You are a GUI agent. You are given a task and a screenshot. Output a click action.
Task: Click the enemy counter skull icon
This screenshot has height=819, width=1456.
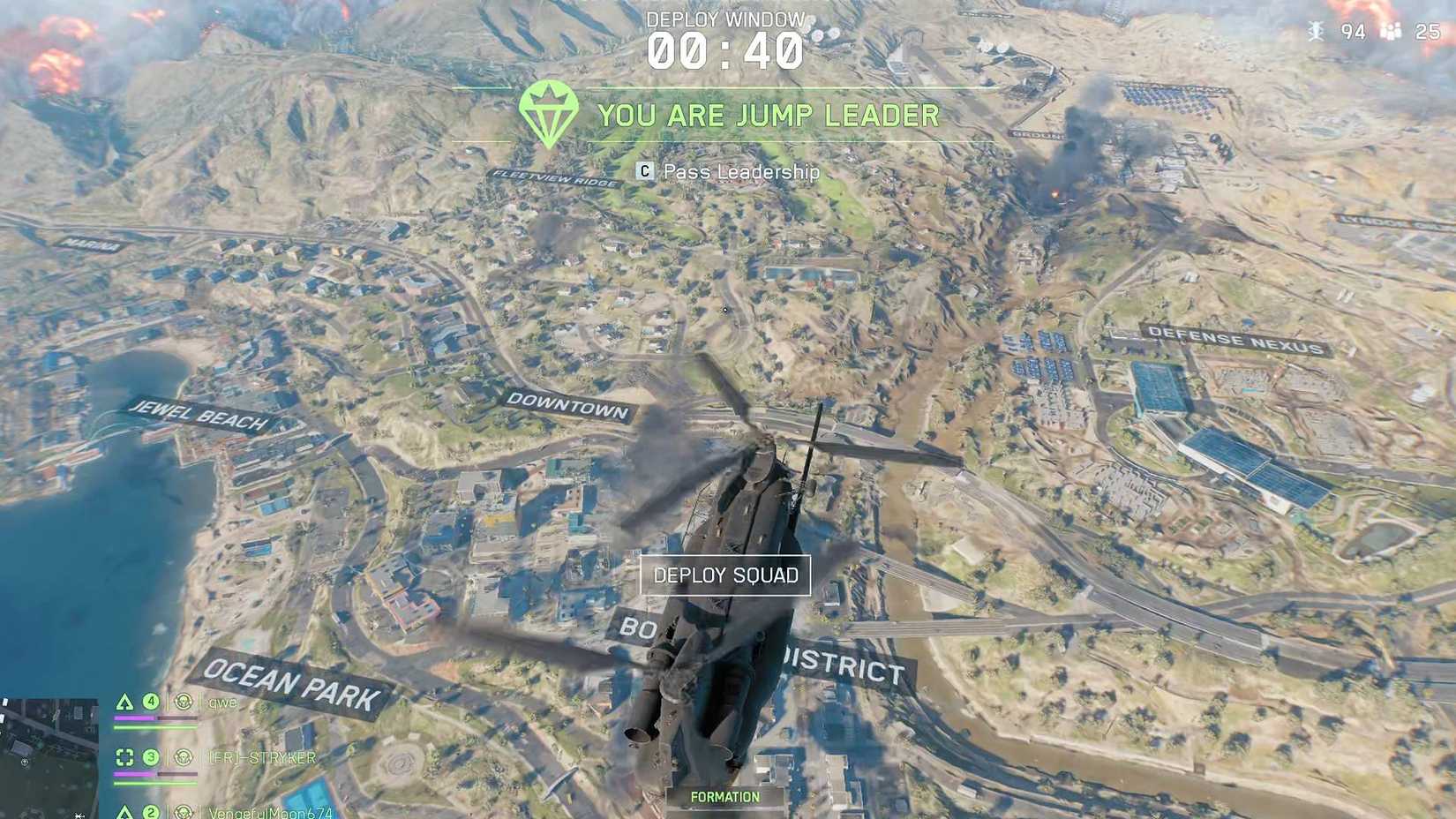(1316, 31)
